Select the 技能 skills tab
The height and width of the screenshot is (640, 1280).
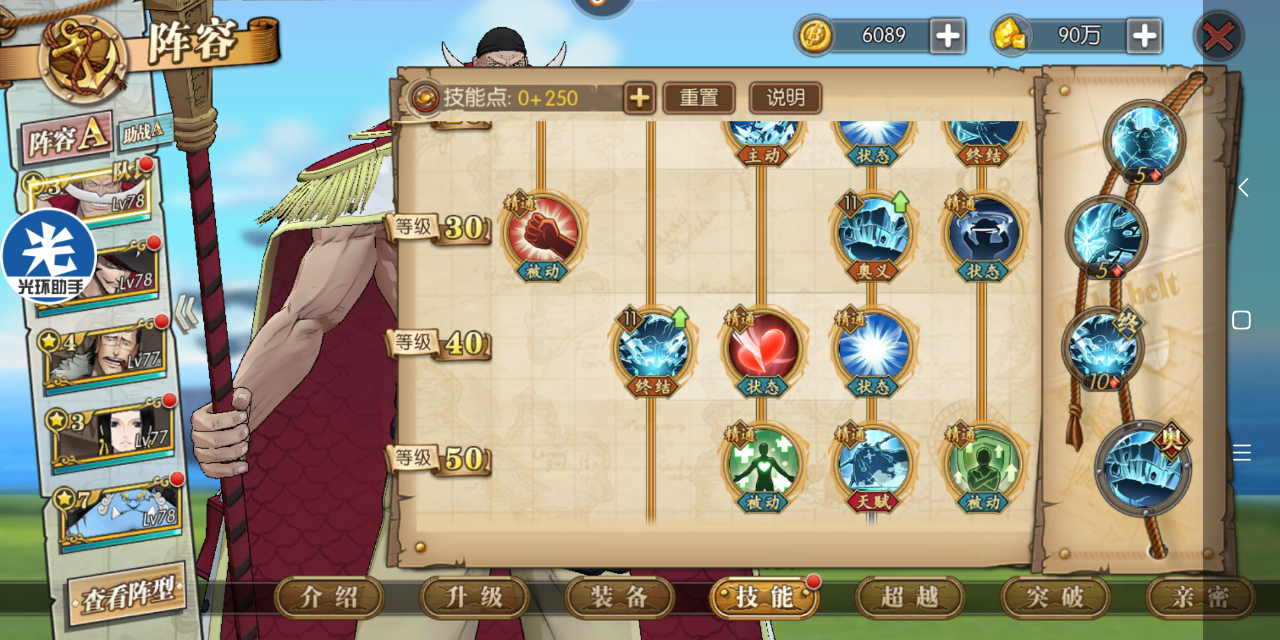pos(764,598)
